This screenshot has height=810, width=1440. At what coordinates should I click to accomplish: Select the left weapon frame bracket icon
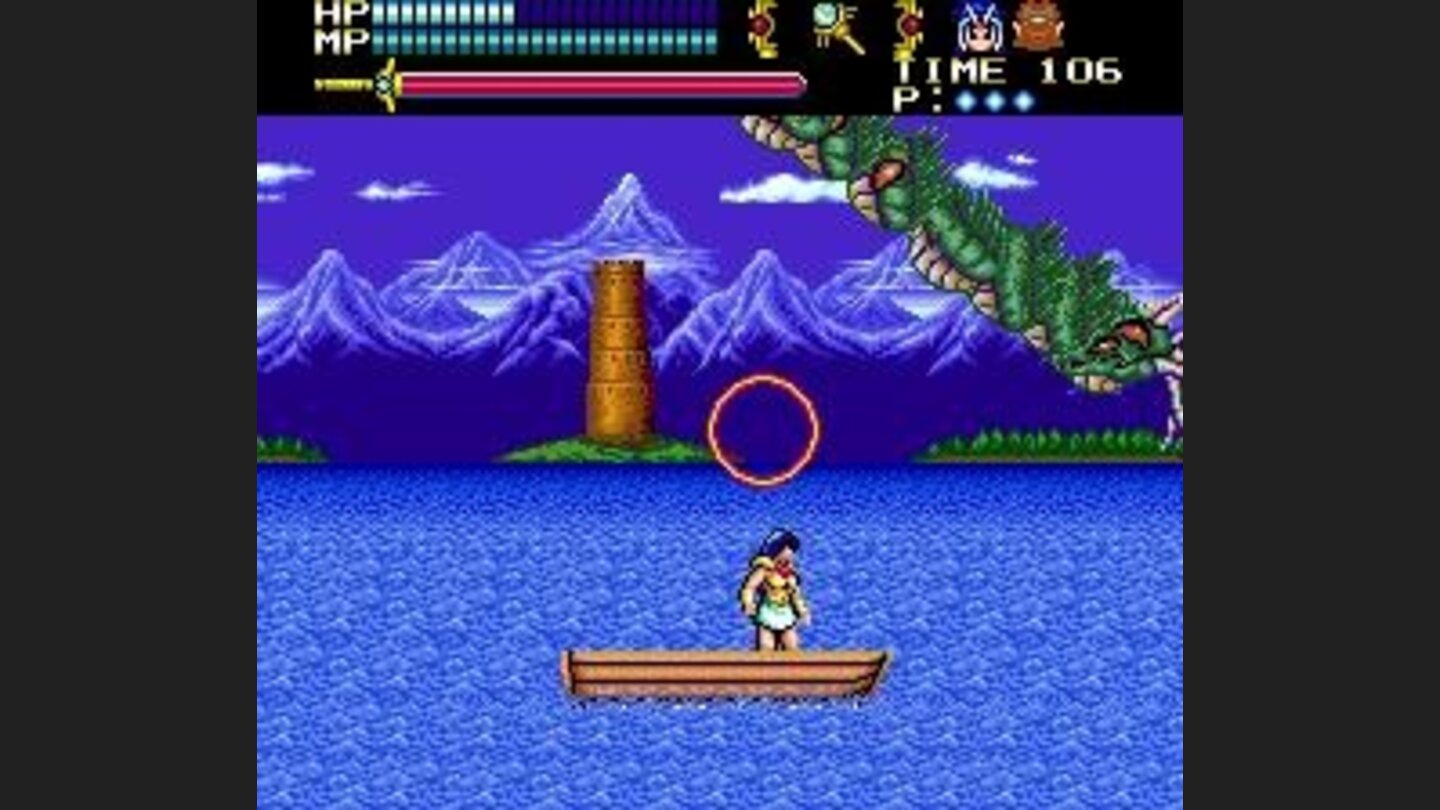tap(761, 28)
